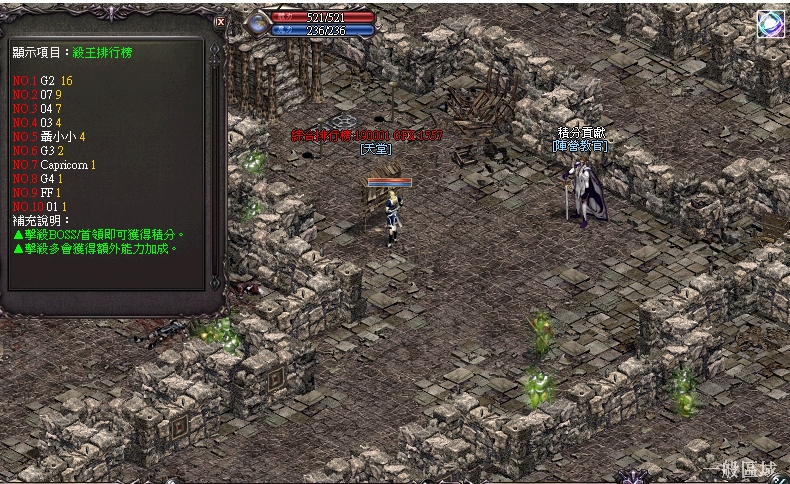790x484 pixels.
Task: Click the glowing swirl orb icon
Action: pyautogui.click(x=770, y=25)
